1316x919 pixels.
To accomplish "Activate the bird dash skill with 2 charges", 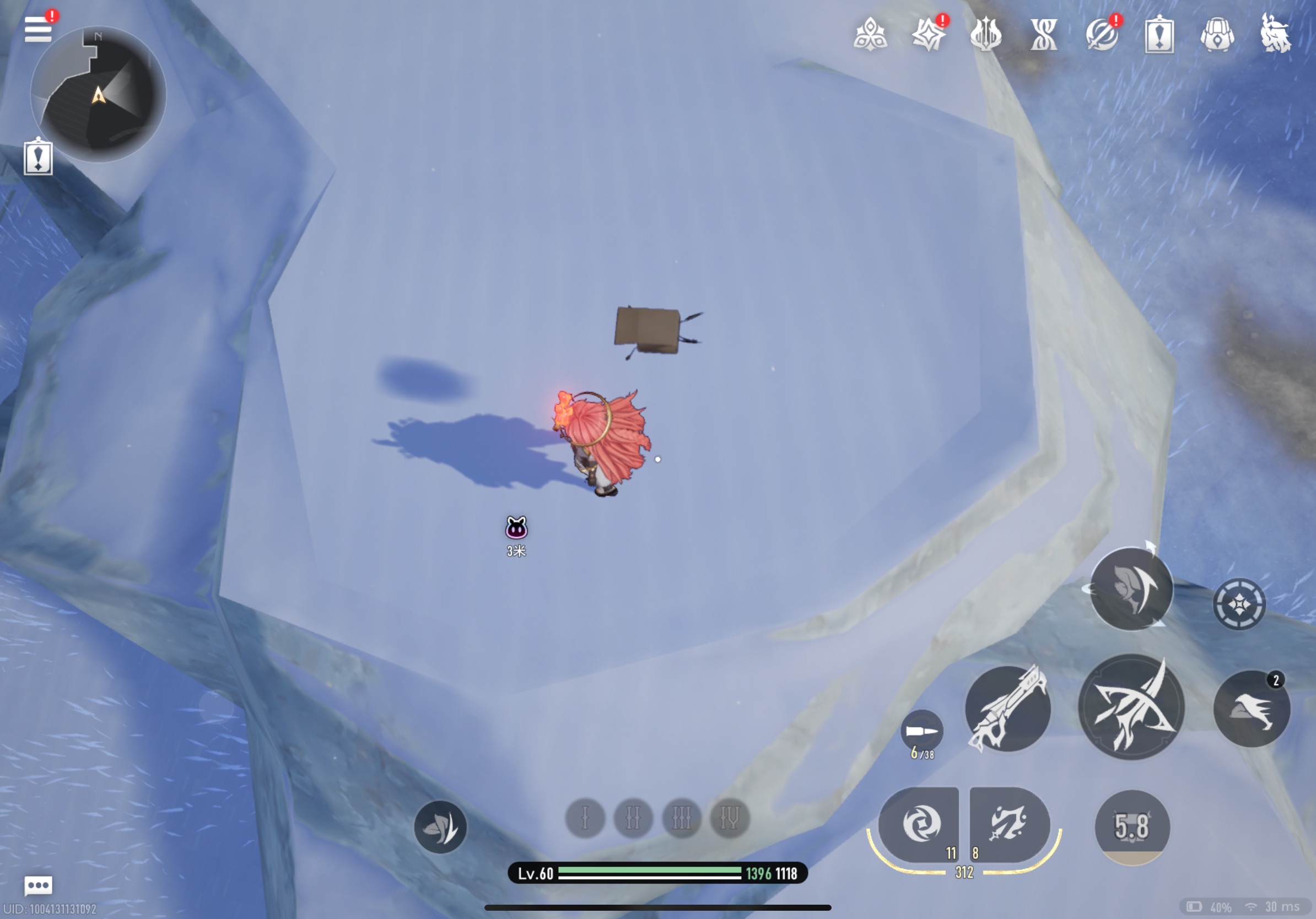I will (x=1251, y=709).
